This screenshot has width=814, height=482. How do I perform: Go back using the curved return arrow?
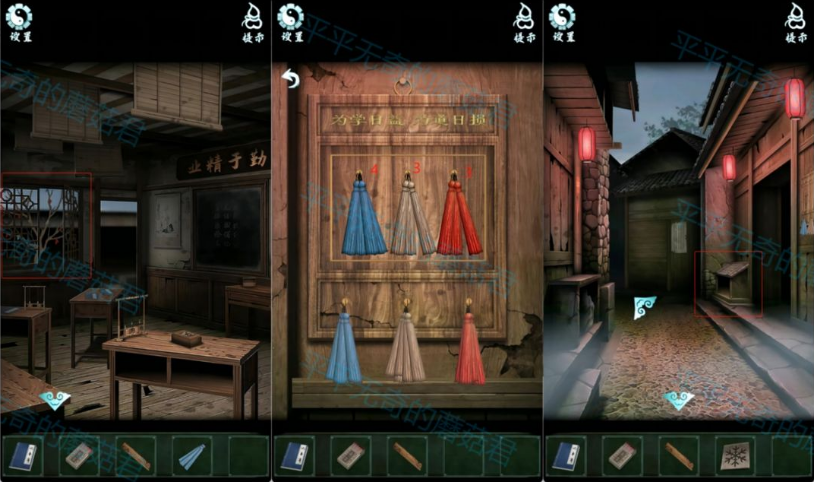[291, 79]
